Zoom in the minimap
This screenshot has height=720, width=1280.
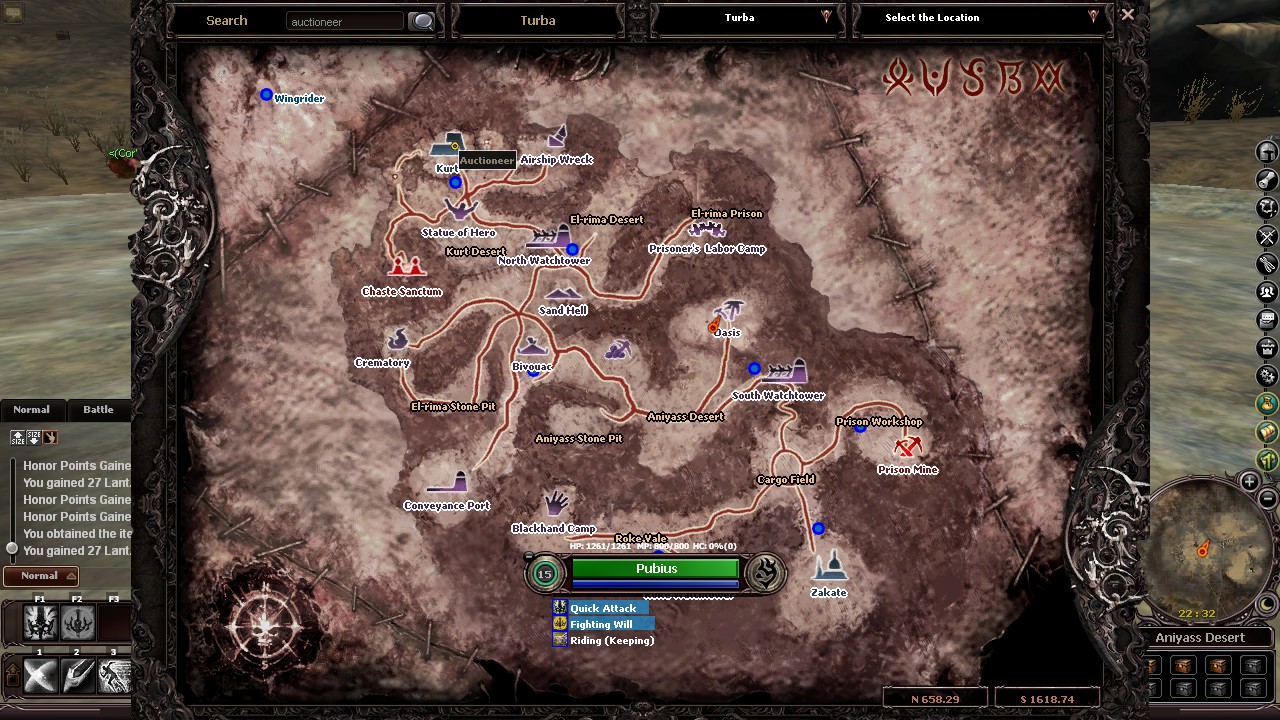point(1250,481)
